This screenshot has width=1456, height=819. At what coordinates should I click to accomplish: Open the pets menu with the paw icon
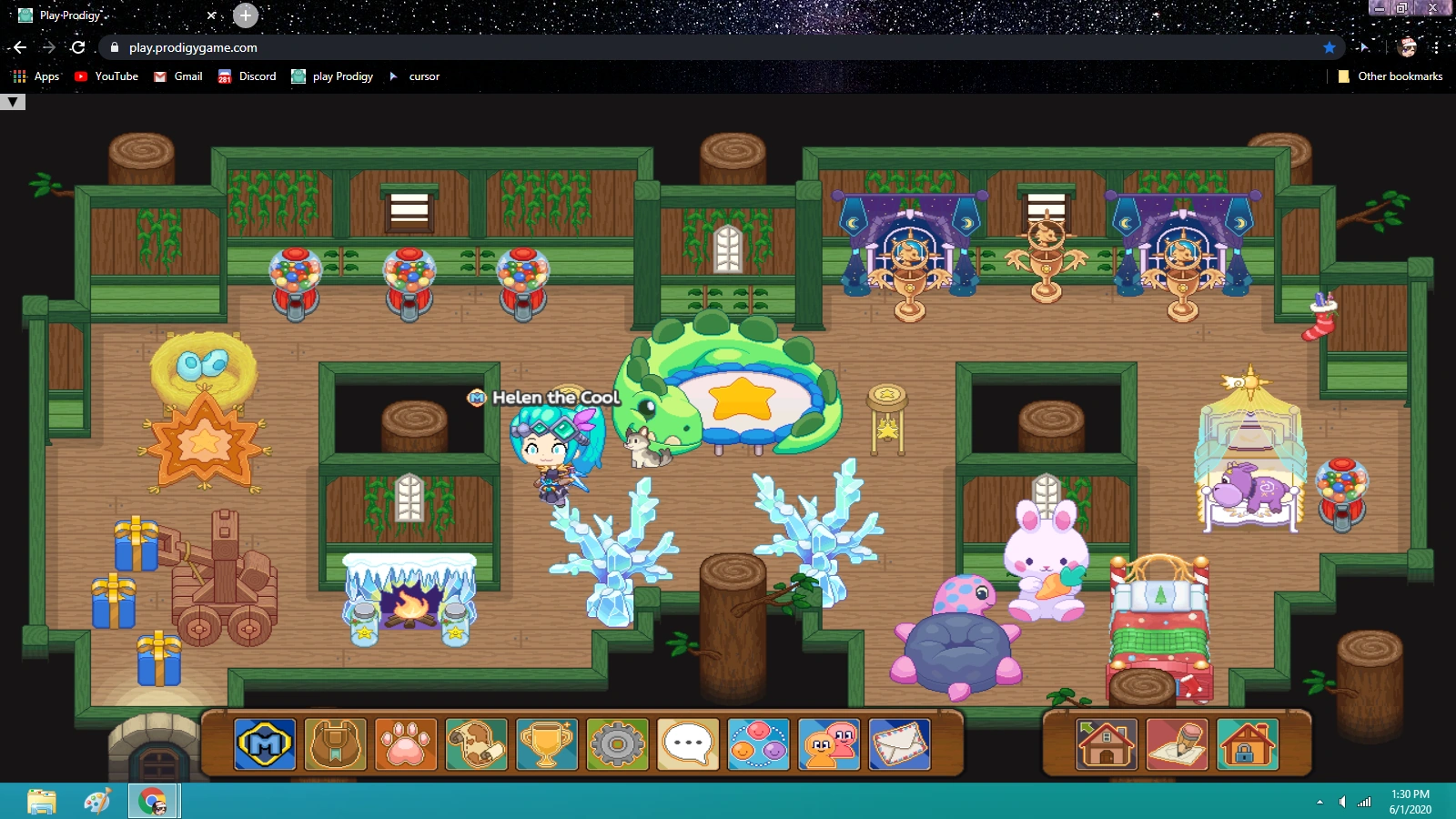point(405,744)
